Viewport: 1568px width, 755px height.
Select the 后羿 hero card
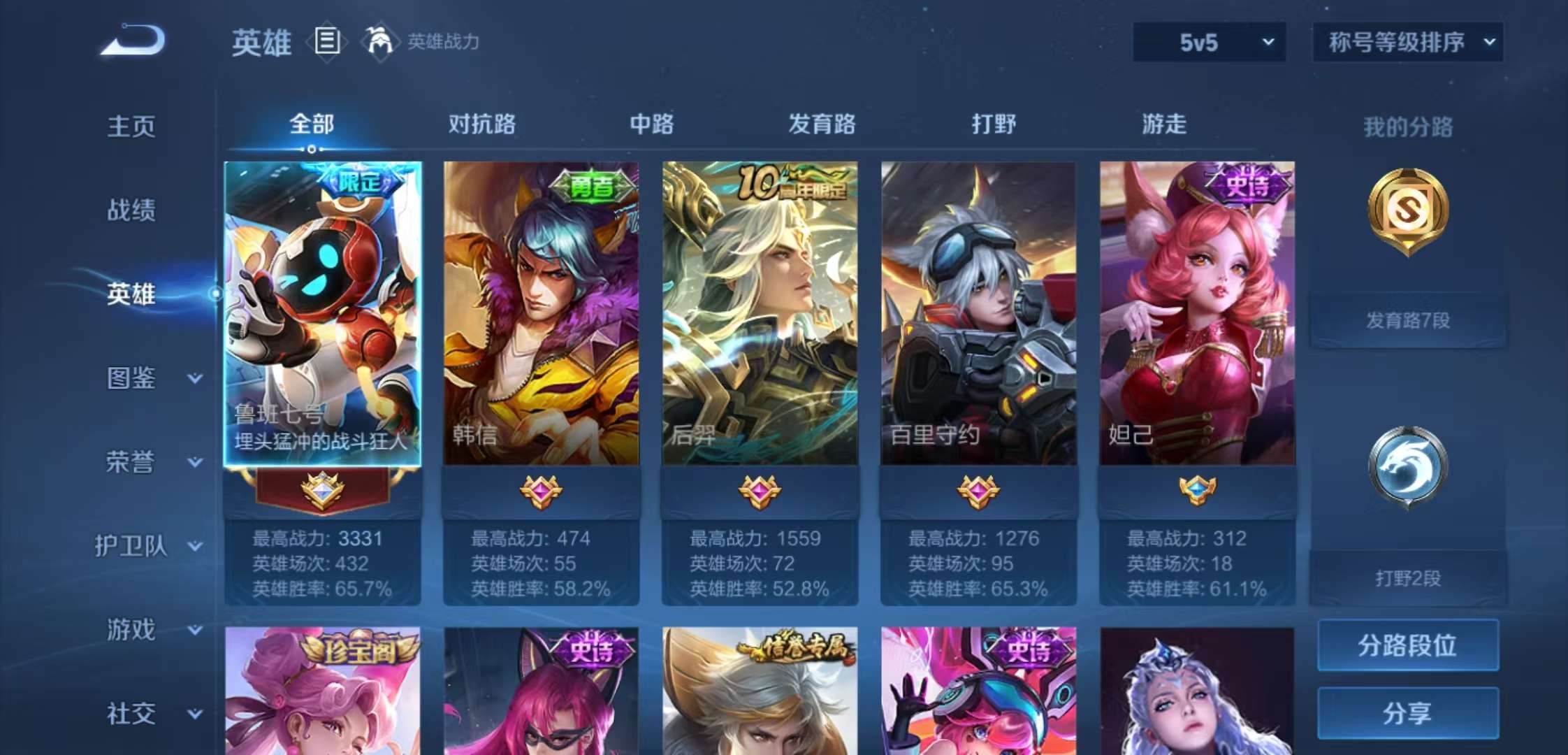(758, 315)
